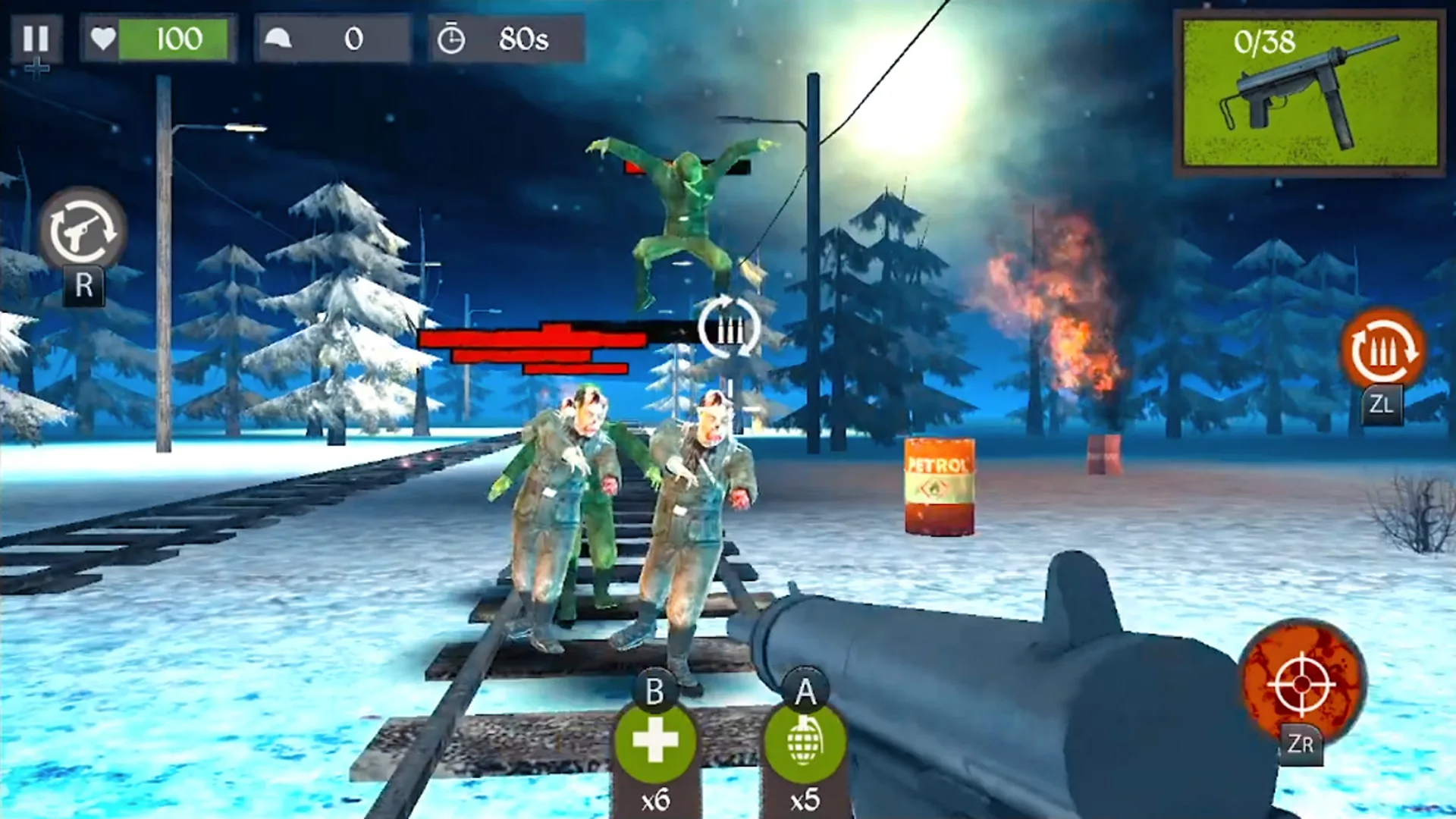Screen dimensions: 1456x819
Task: Tap the 80s countdown timer display
Action: click(x=523, y=39)
